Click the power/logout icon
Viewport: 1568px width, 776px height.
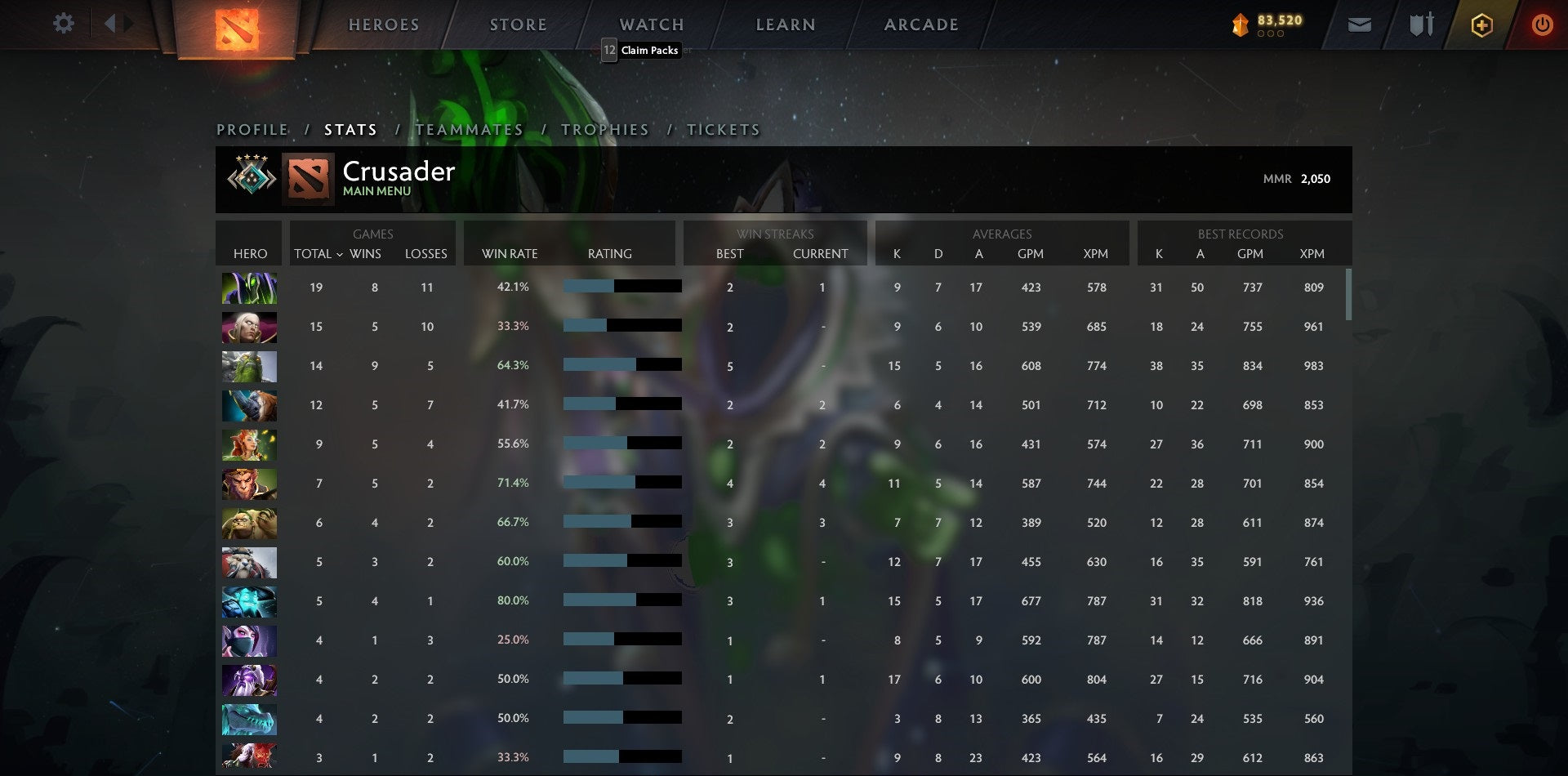coord(1543,25)
